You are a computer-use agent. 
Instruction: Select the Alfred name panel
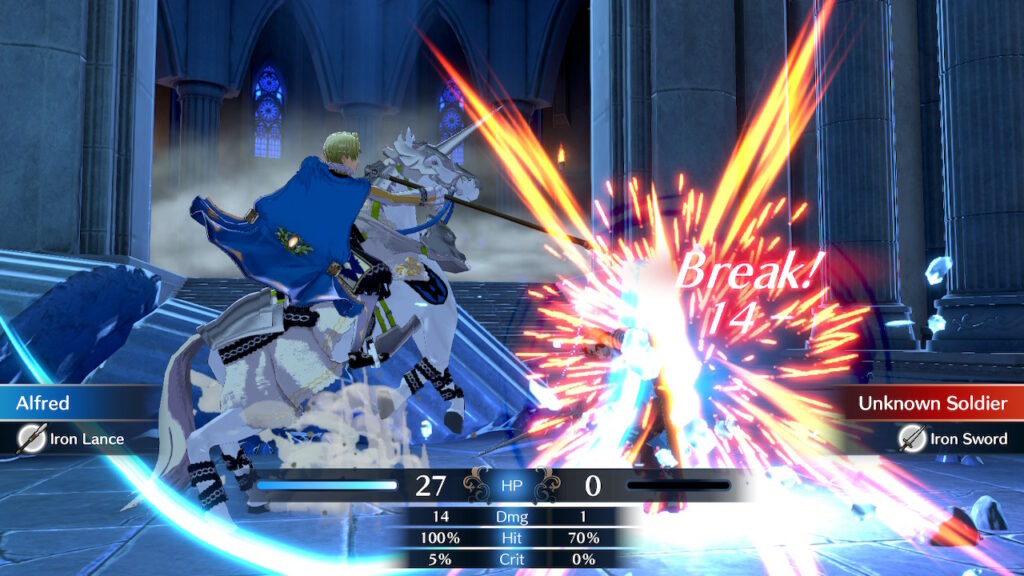80,403
